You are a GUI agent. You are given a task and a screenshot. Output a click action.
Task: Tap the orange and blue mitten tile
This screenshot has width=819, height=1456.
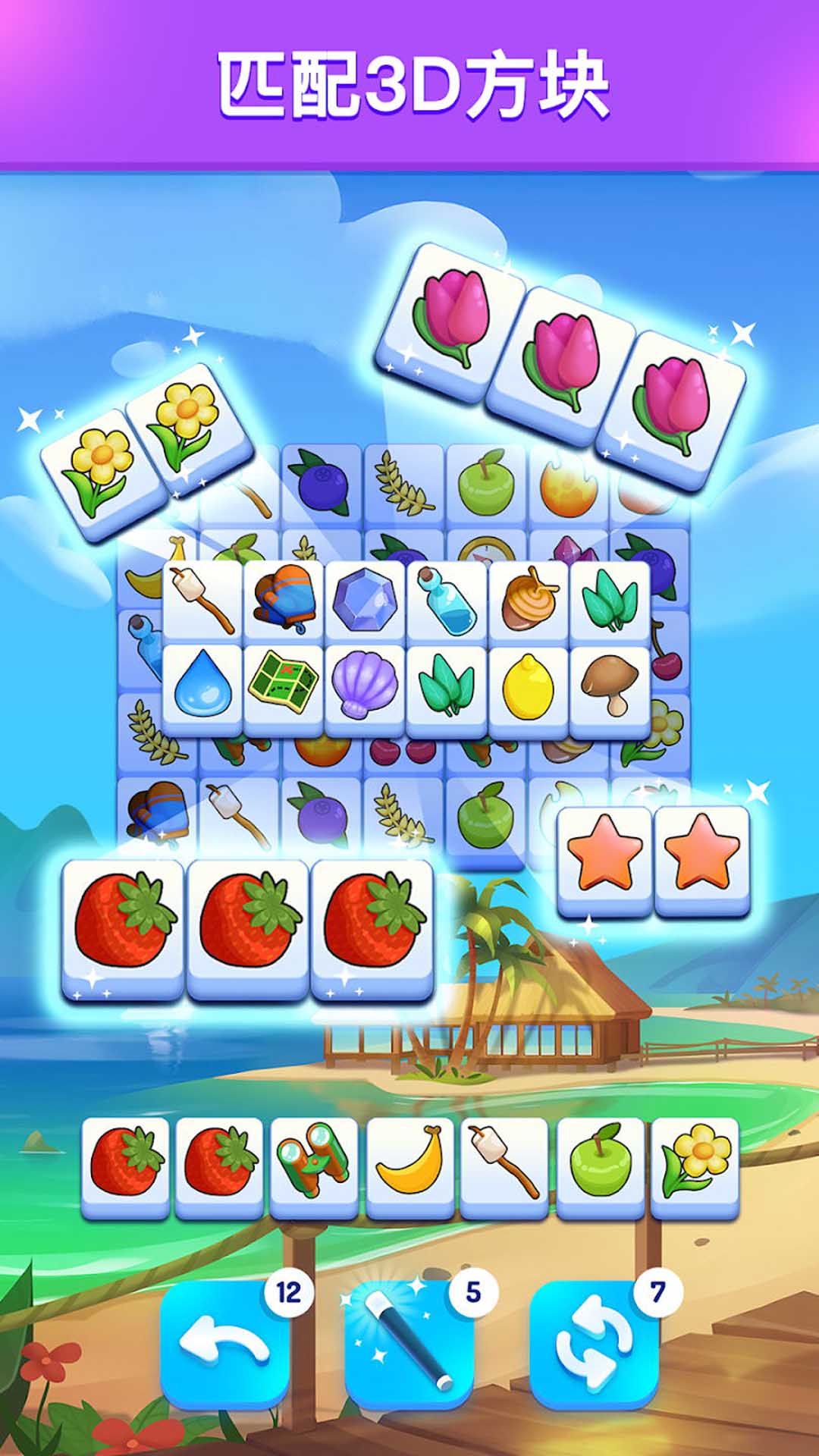[x=284, y=601]
